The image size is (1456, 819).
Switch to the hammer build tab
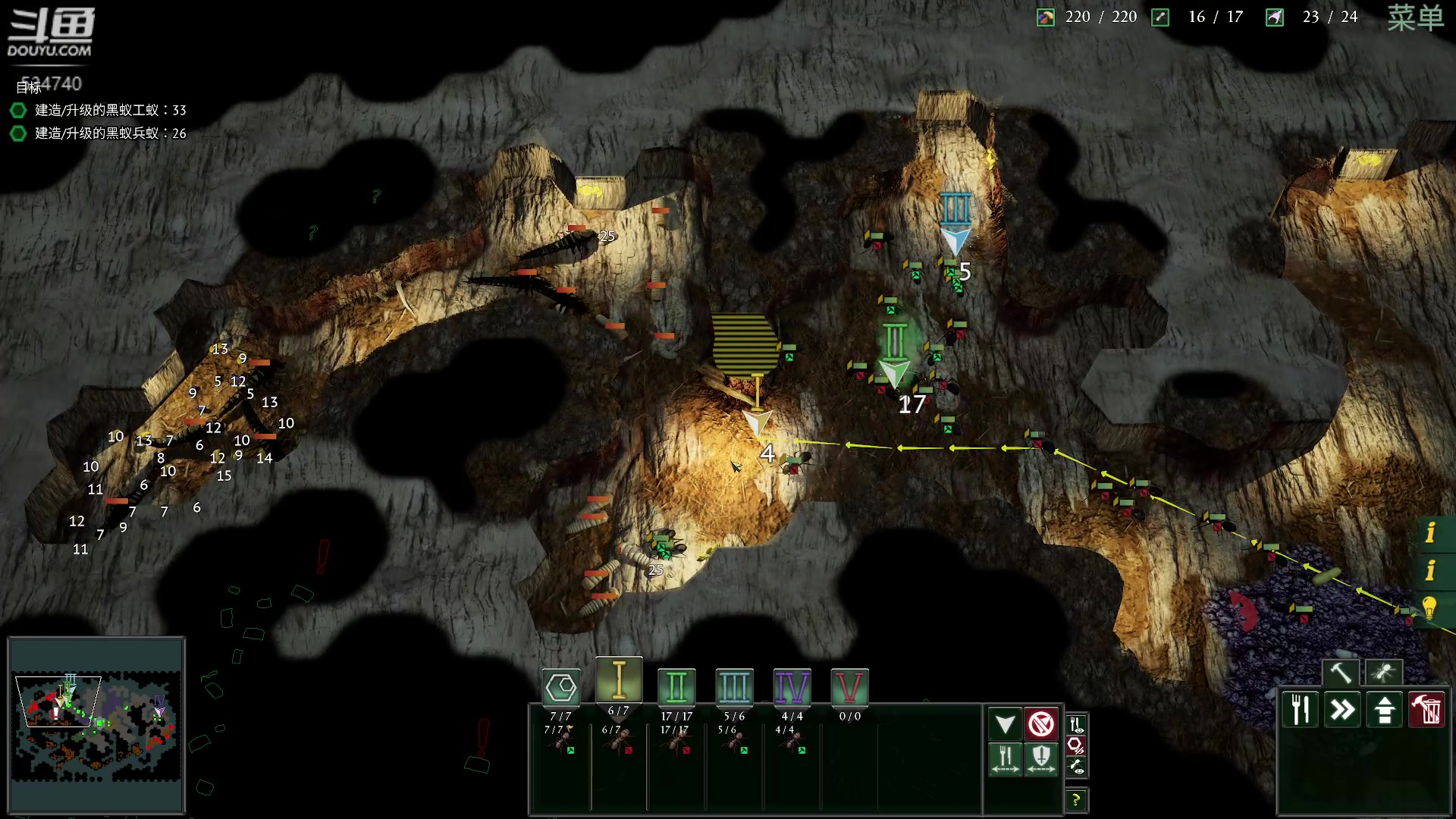pos(1340,673)
